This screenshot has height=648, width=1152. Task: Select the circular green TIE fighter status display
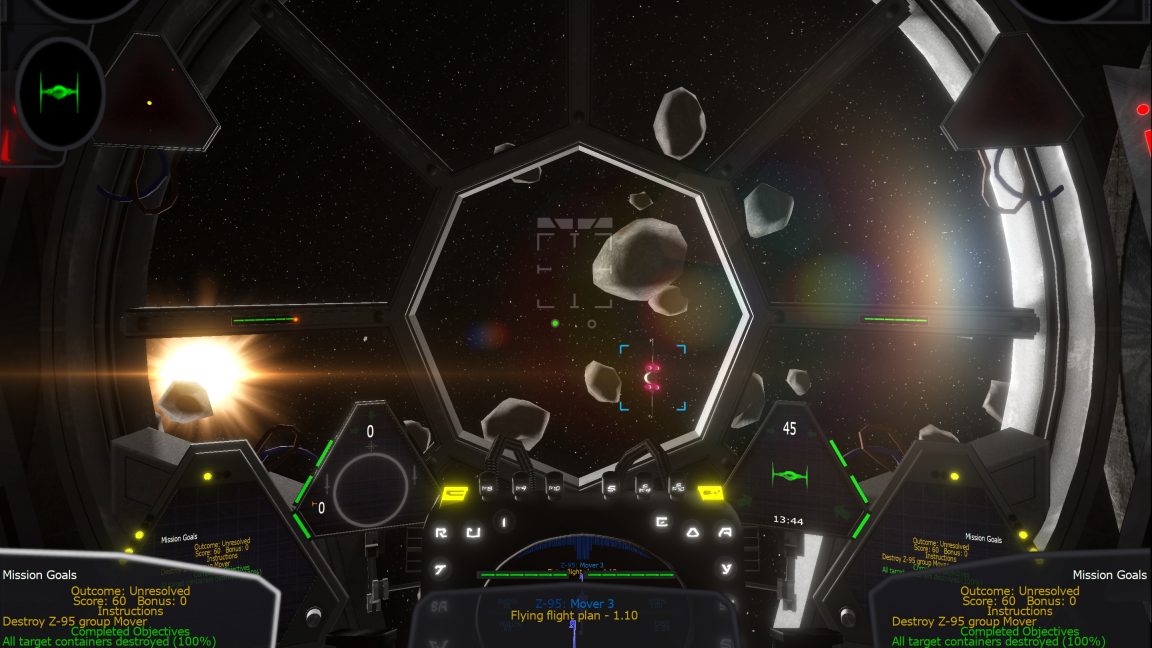click(60, 94)
